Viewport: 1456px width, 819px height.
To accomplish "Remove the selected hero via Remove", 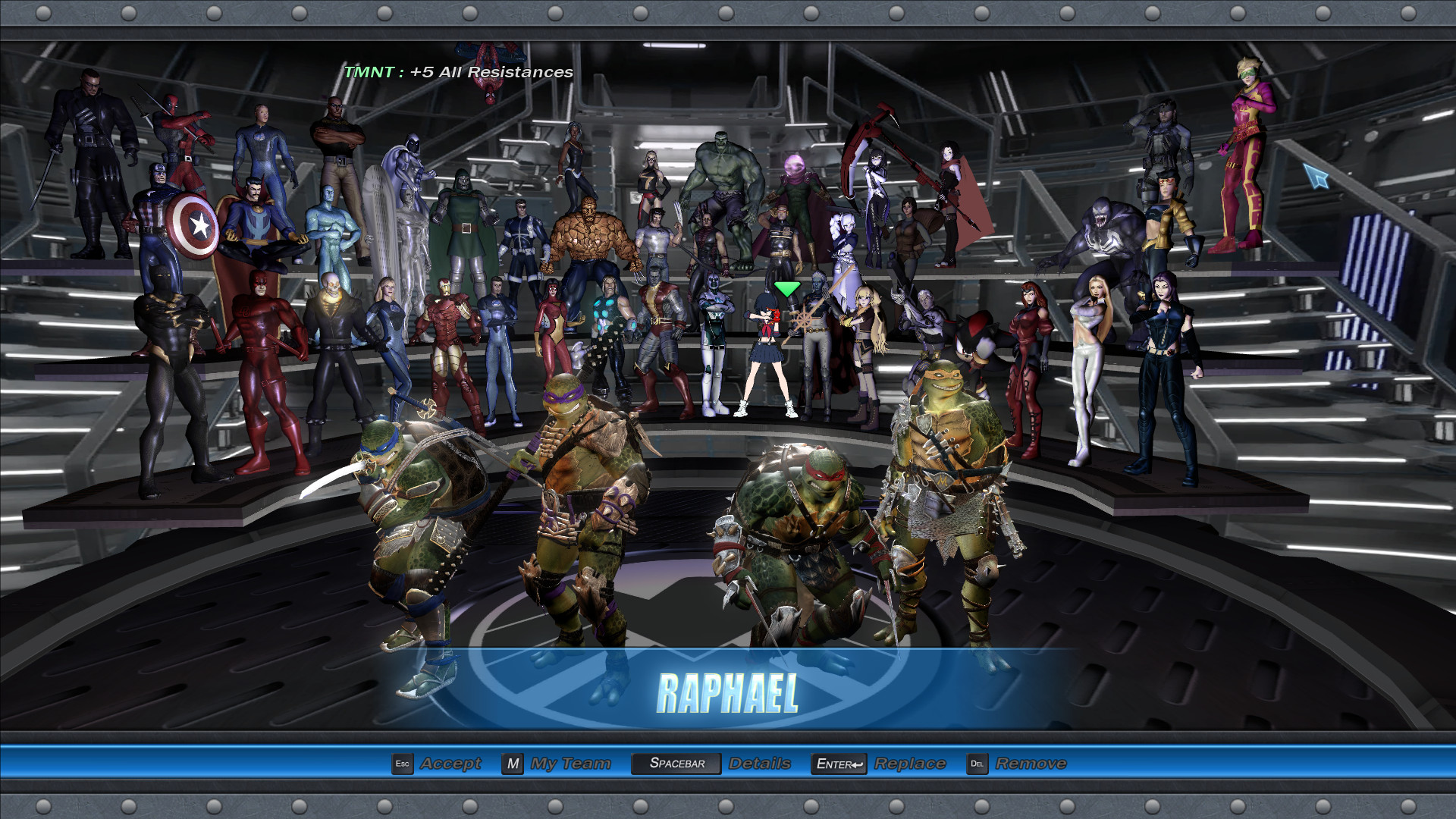I will pyautogui.click(x=1031, y=764).
